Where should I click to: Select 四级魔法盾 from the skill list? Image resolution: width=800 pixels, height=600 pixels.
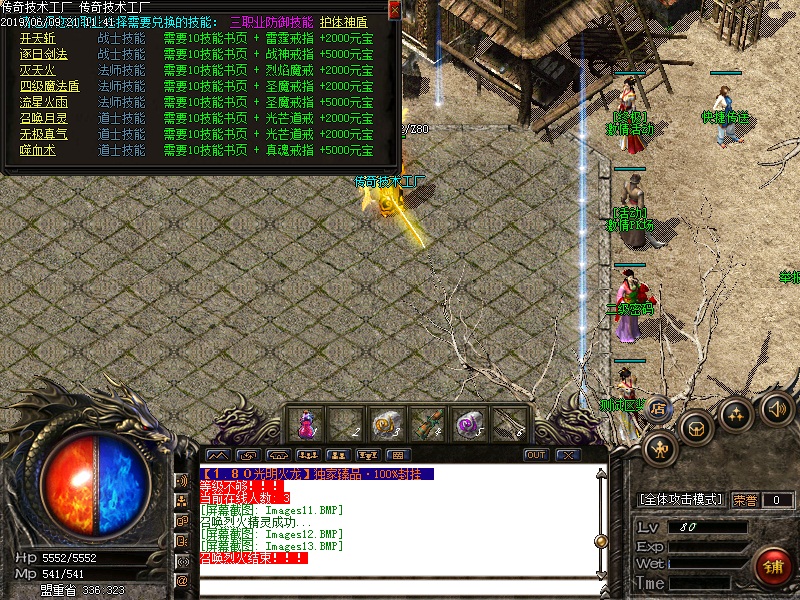tap(49, 86)
